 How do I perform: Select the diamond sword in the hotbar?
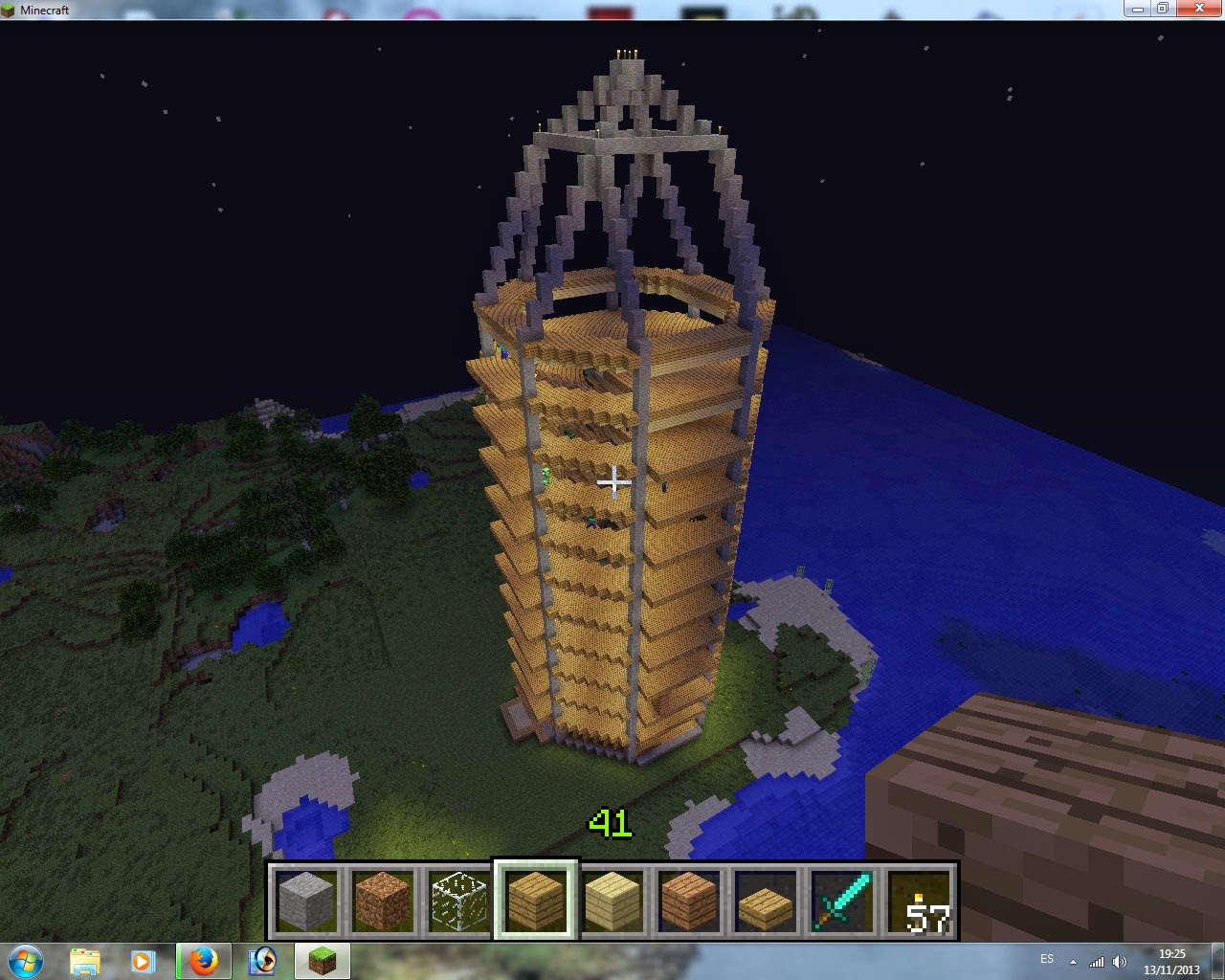tap(842, 900)
